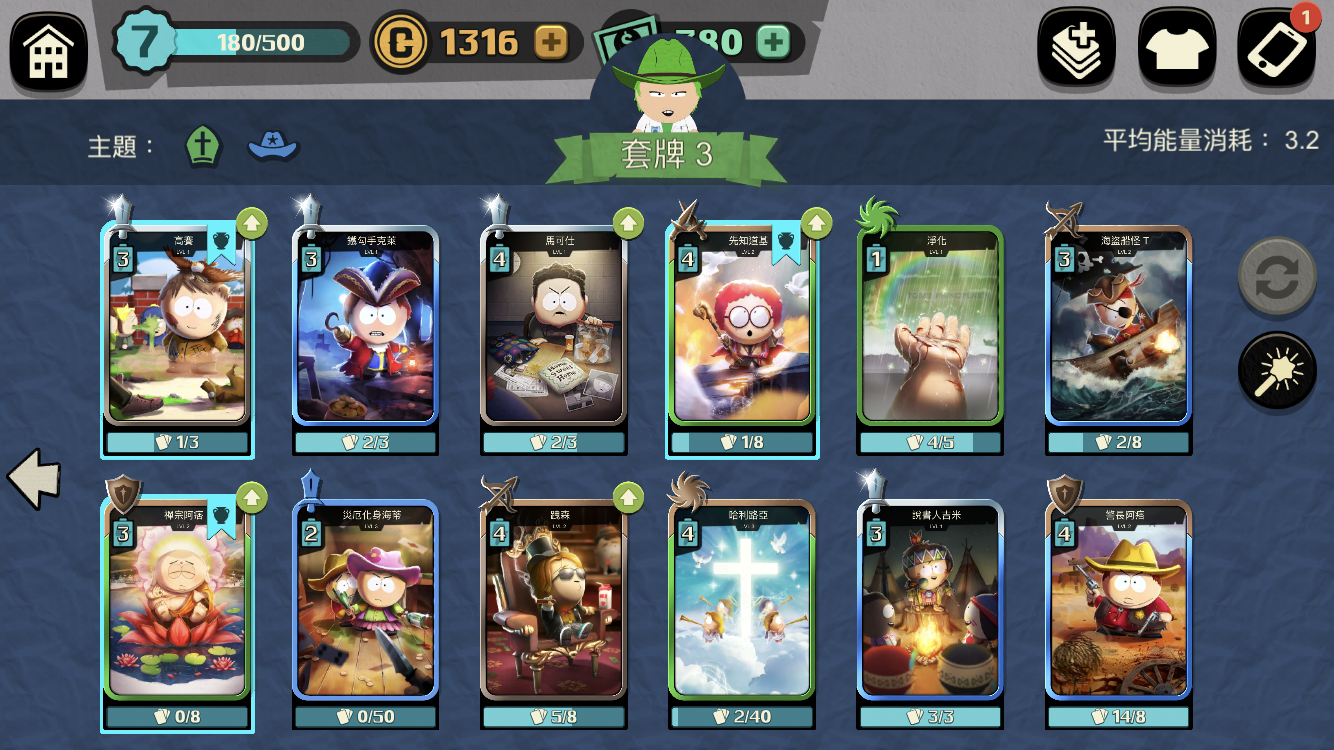Open the card collection stack icon
This screenshot has width=1334, height=750.
(1076, 47)
